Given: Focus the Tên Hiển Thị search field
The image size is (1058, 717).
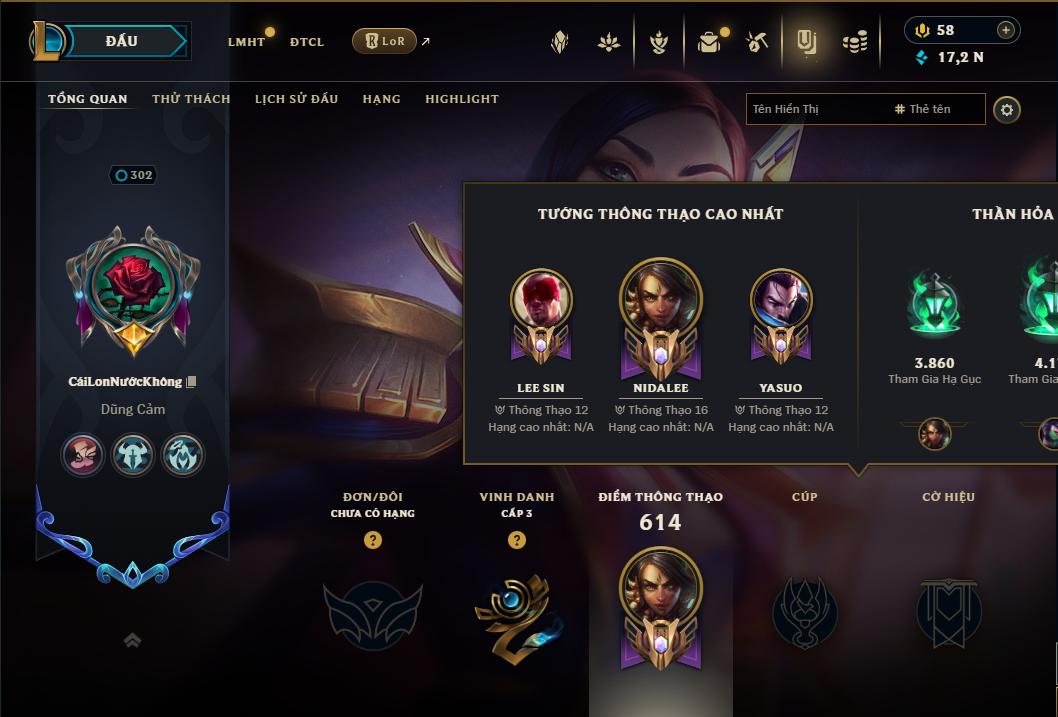Looking at the screenshot, I should click(x=815, y=109).
